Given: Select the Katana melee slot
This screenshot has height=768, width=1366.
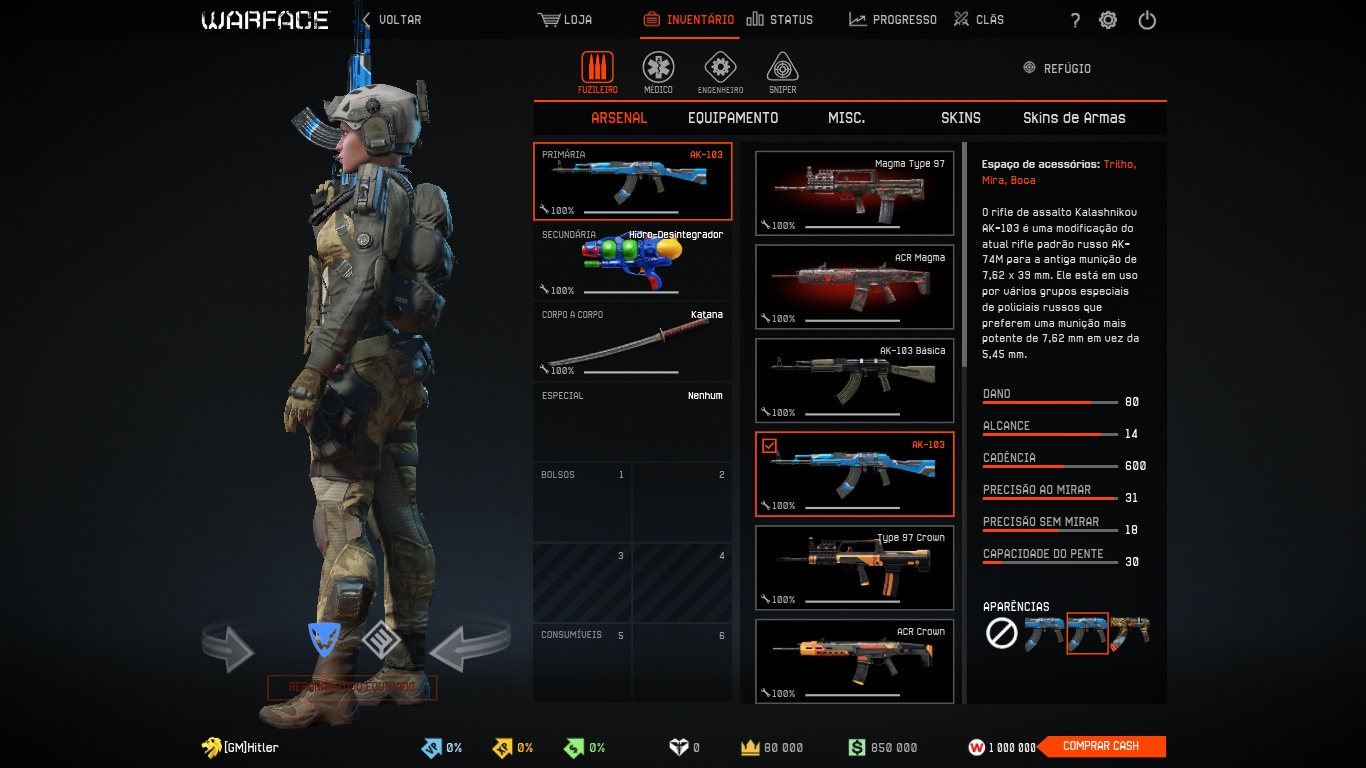Looking at the screenshot, I should pos(632,342).
